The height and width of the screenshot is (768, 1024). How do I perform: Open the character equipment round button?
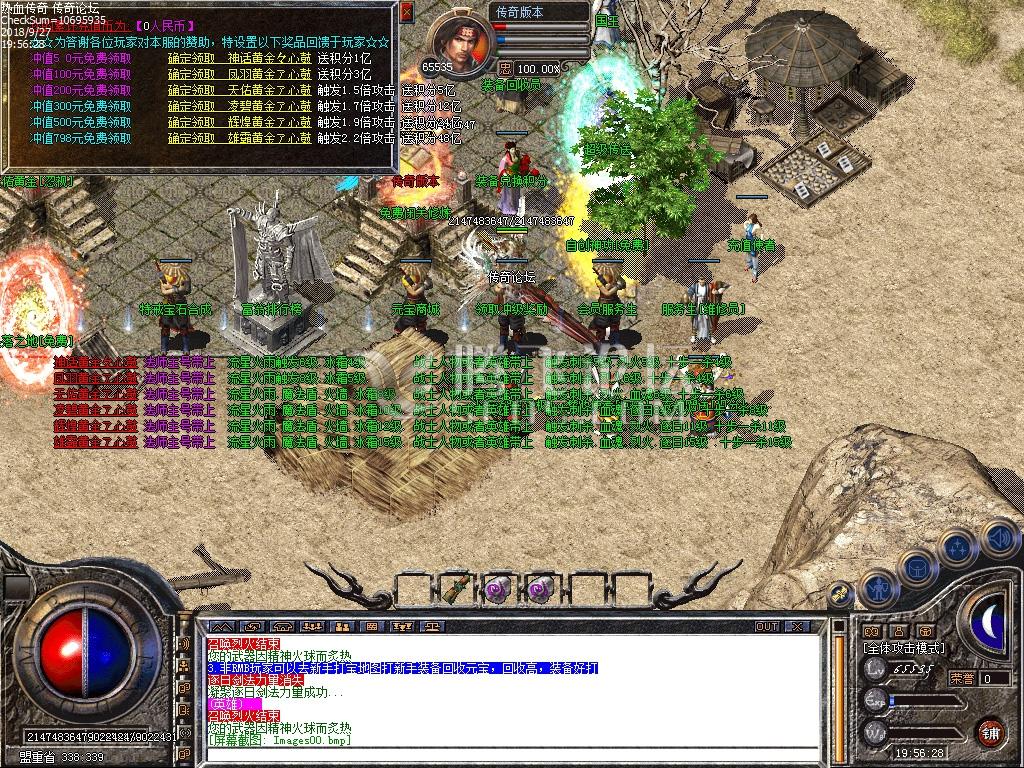(879, 588)
